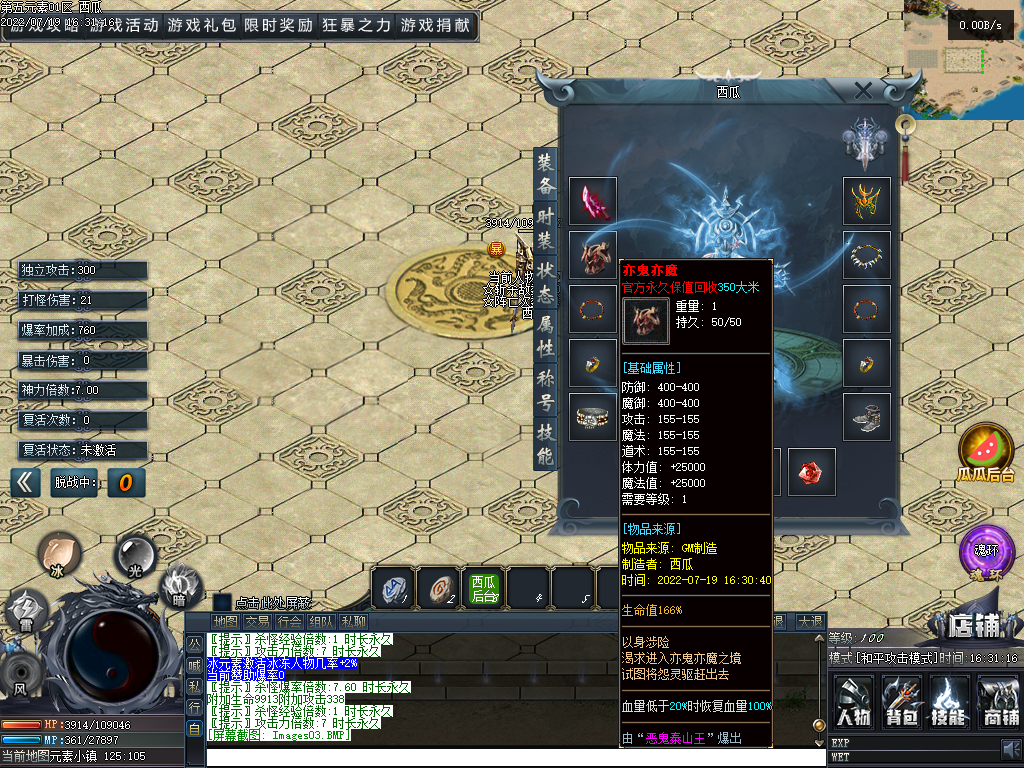Toggle the sound speaker icon

point(1009,749)
